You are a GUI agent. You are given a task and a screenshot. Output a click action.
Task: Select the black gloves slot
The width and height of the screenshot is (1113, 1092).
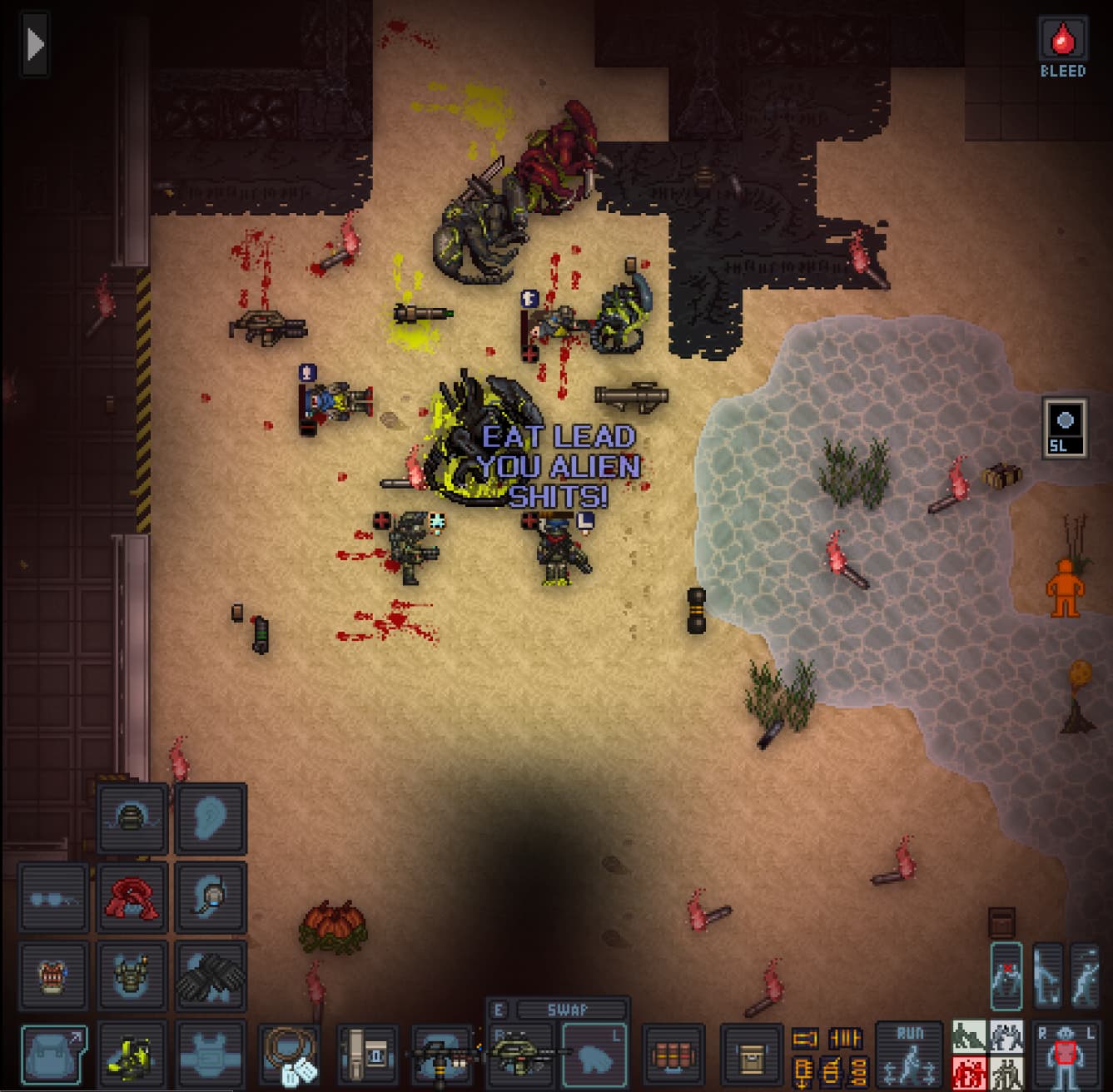point(210,975)
